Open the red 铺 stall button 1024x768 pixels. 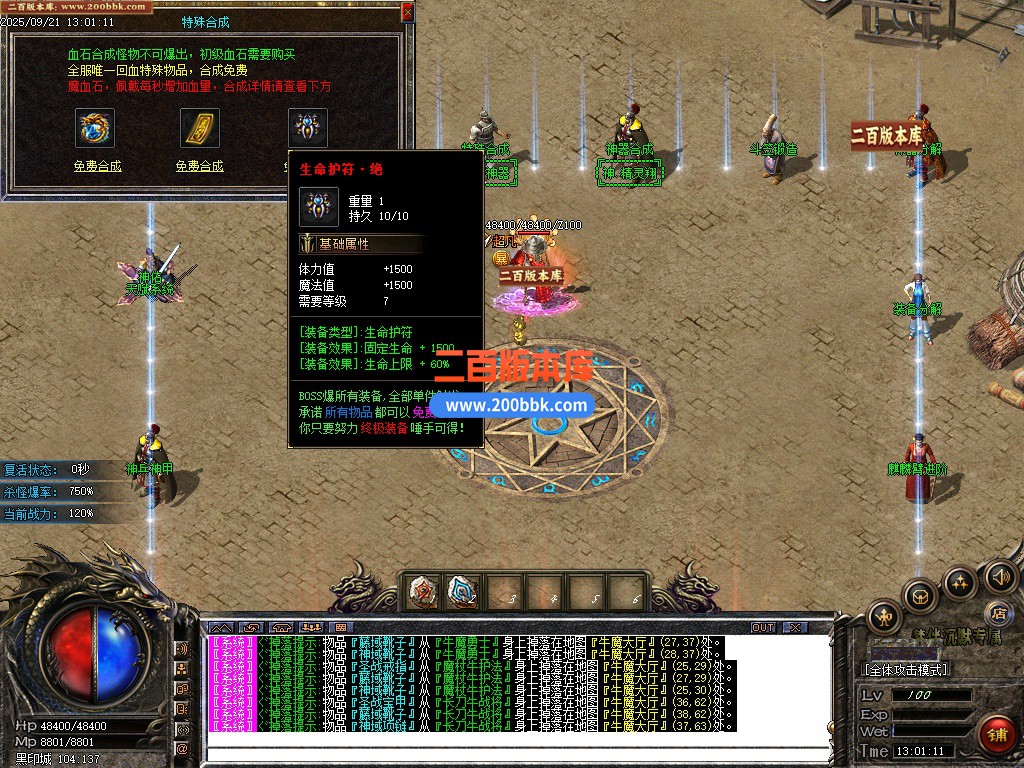[996, 733]
